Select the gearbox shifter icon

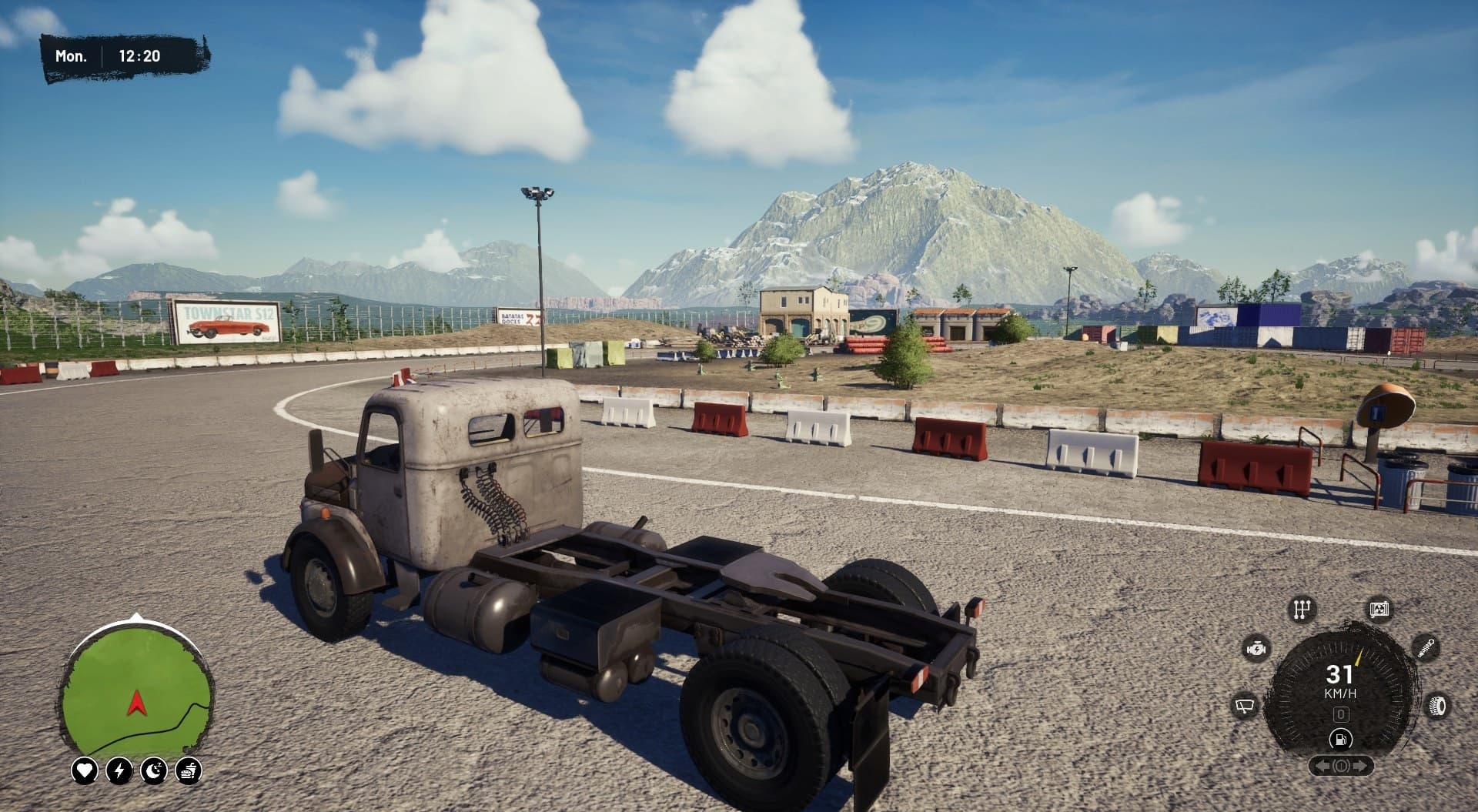pyautogui.click(x=1302, y=610)
